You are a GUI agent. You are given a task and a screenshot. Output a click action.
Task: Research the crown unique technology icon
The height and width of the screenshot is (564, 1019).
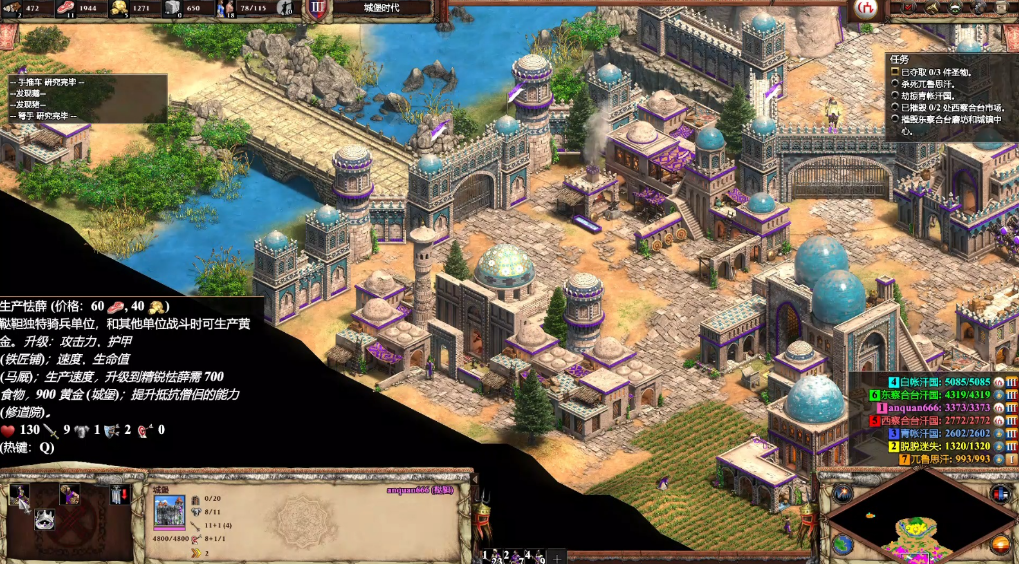point(44,518)
